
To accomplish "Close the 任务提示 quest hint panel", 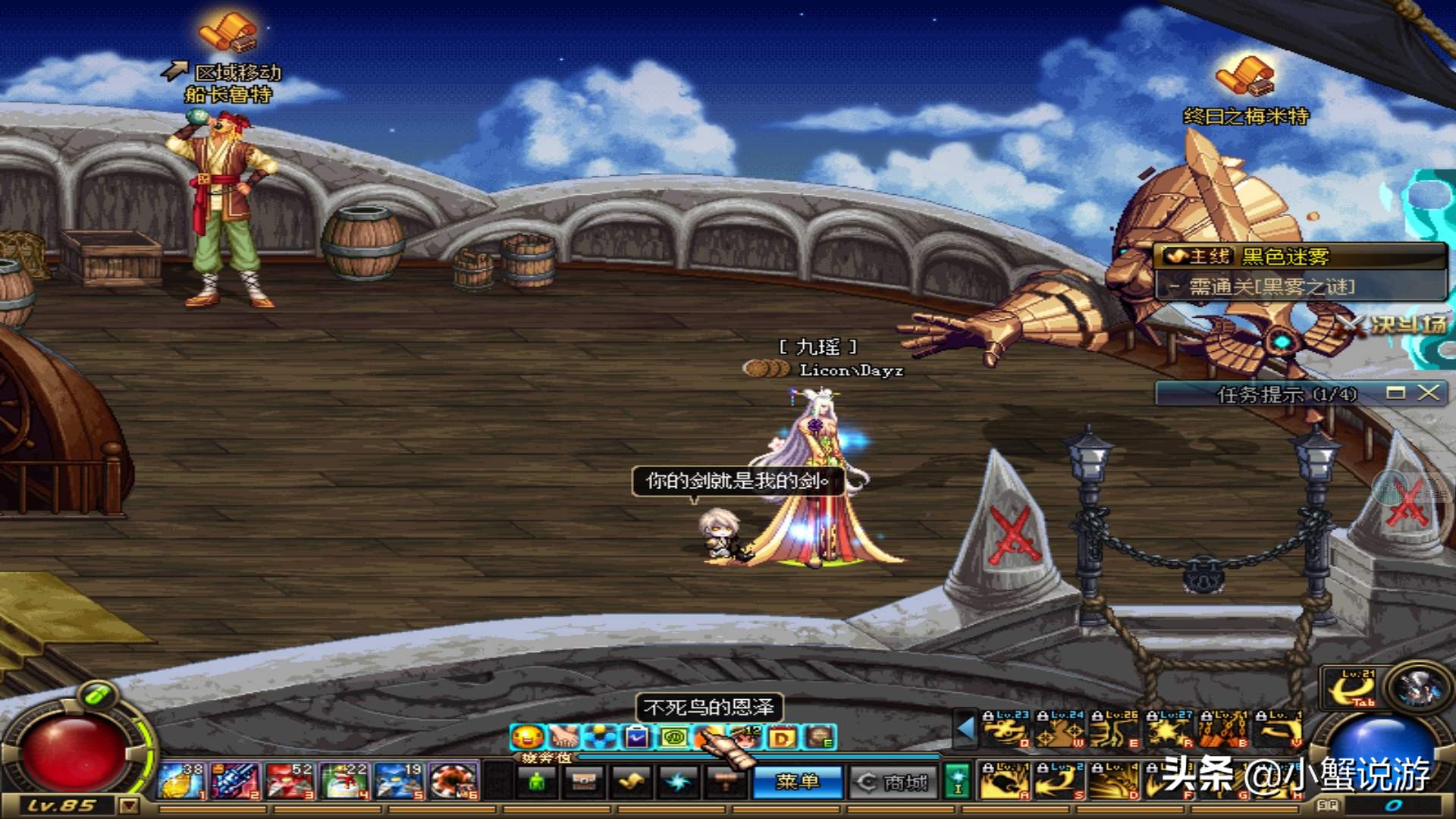I will coord(1428,392).
